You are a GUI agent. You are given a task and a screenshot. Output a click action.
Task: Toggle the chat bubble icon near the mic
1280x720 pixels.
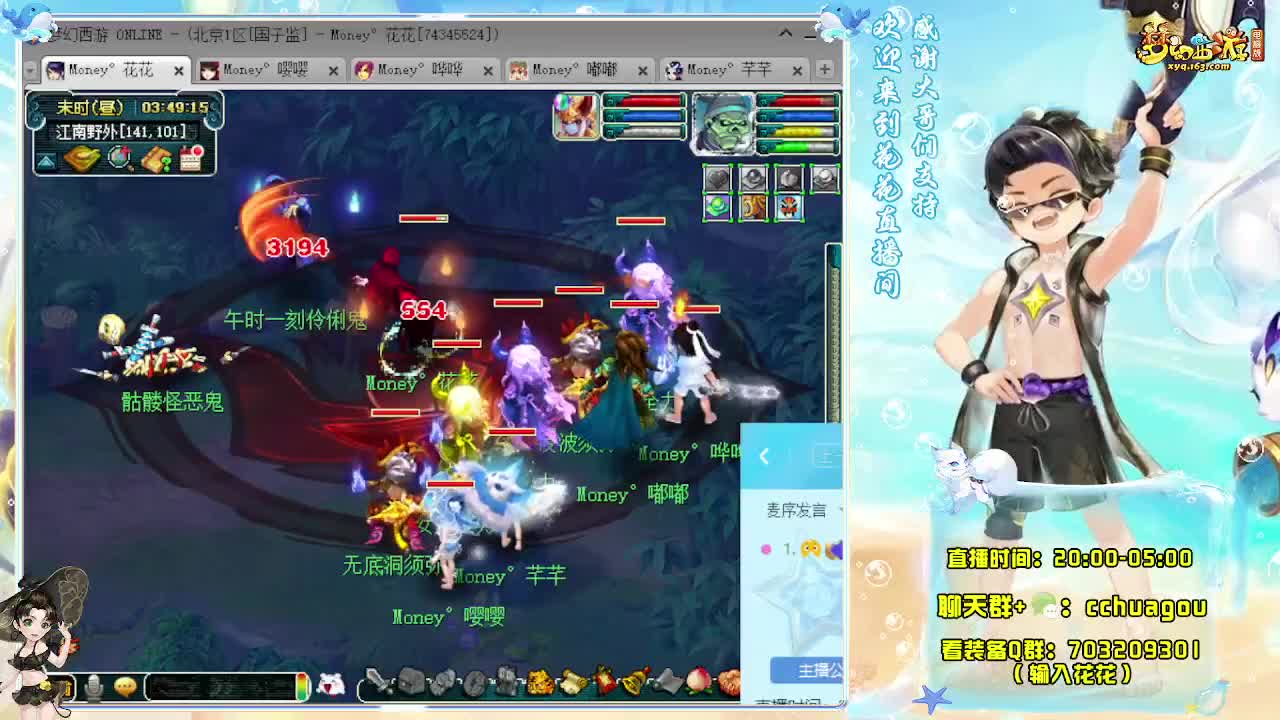126,685
